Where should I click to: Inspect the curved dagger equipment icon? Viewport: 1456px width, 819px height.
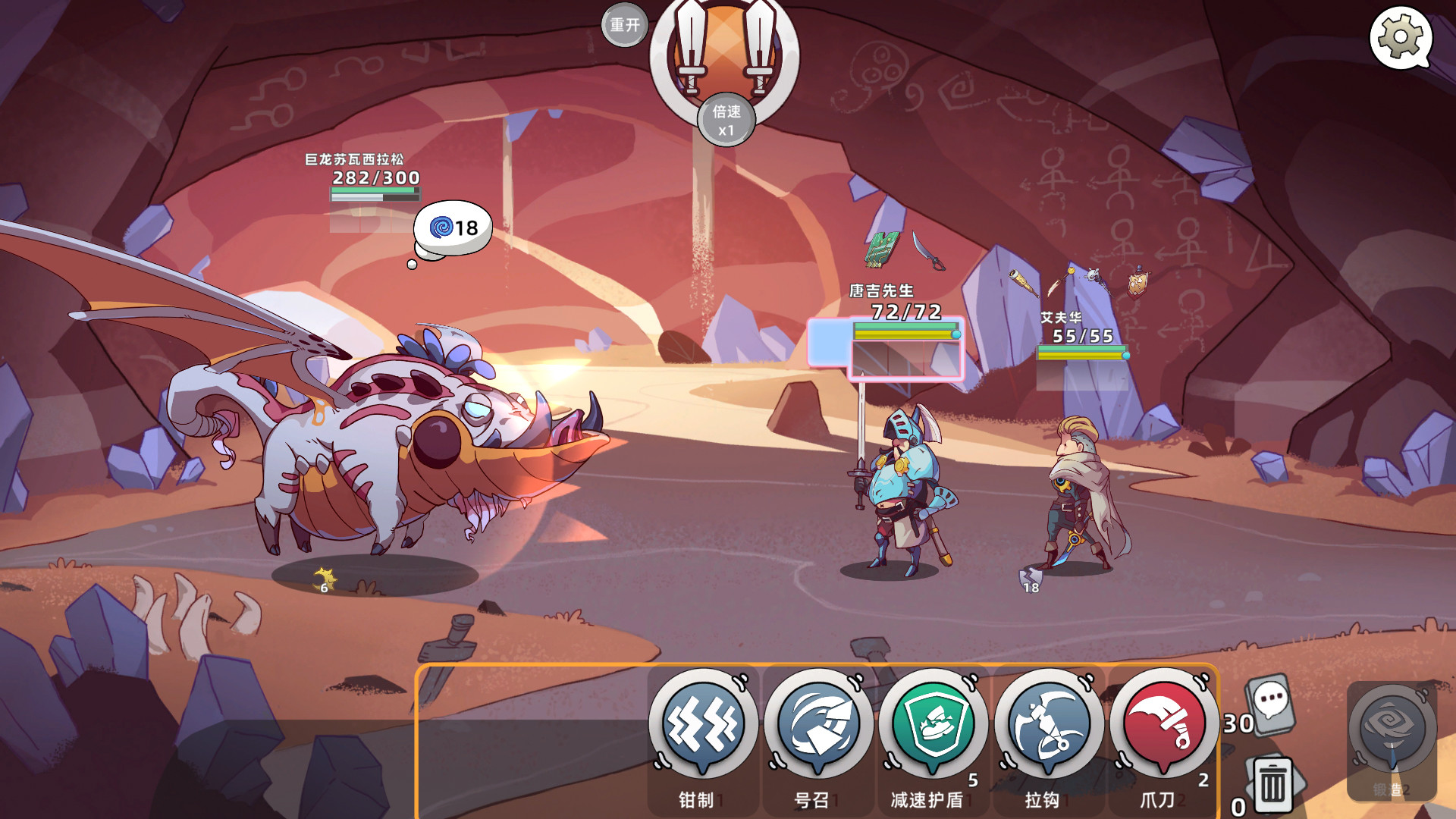[929, 250]
